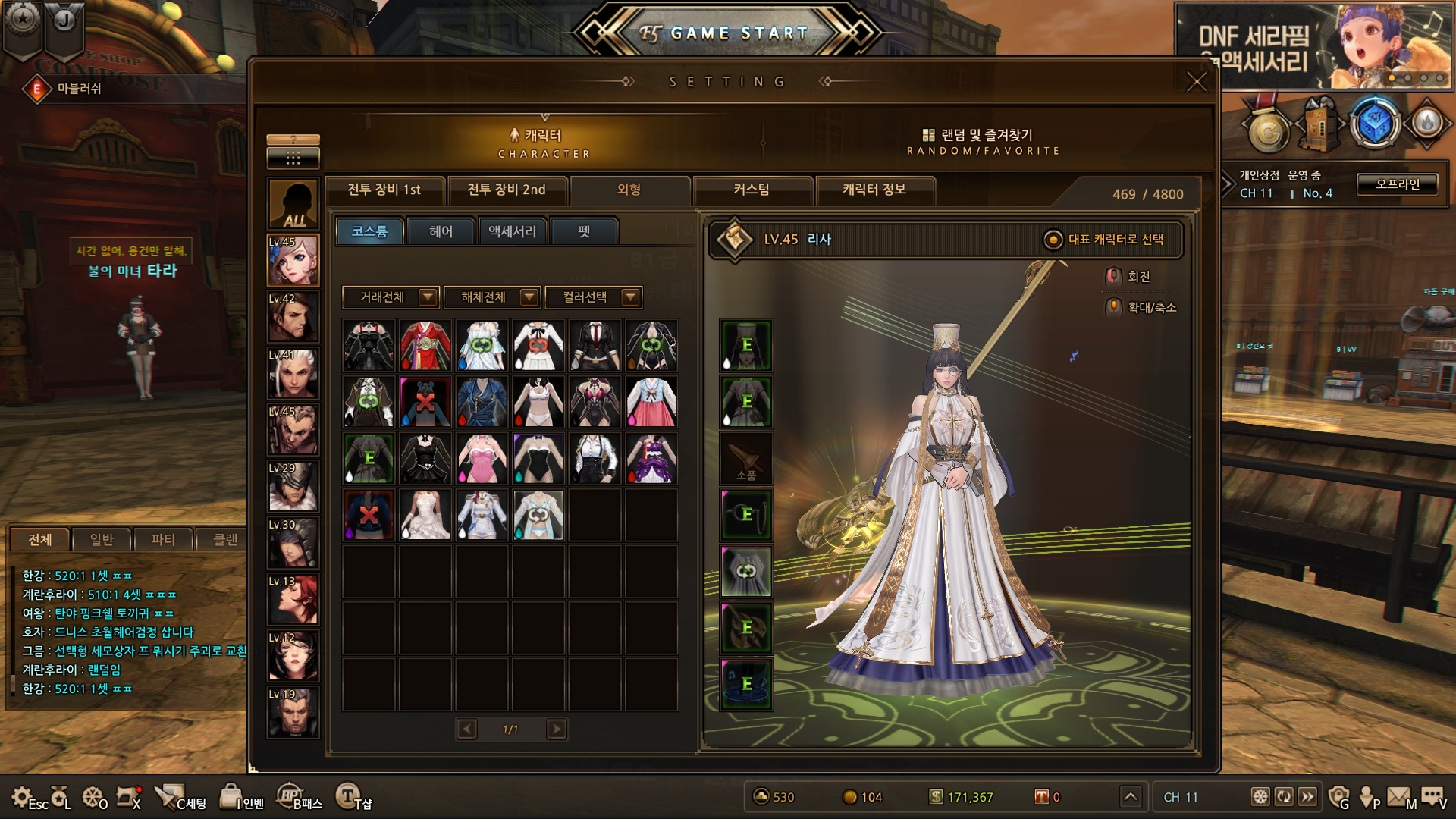The width and height of the screenshot is (1456, 819).
Task: Close the SETTING window
Action: 1196,82
